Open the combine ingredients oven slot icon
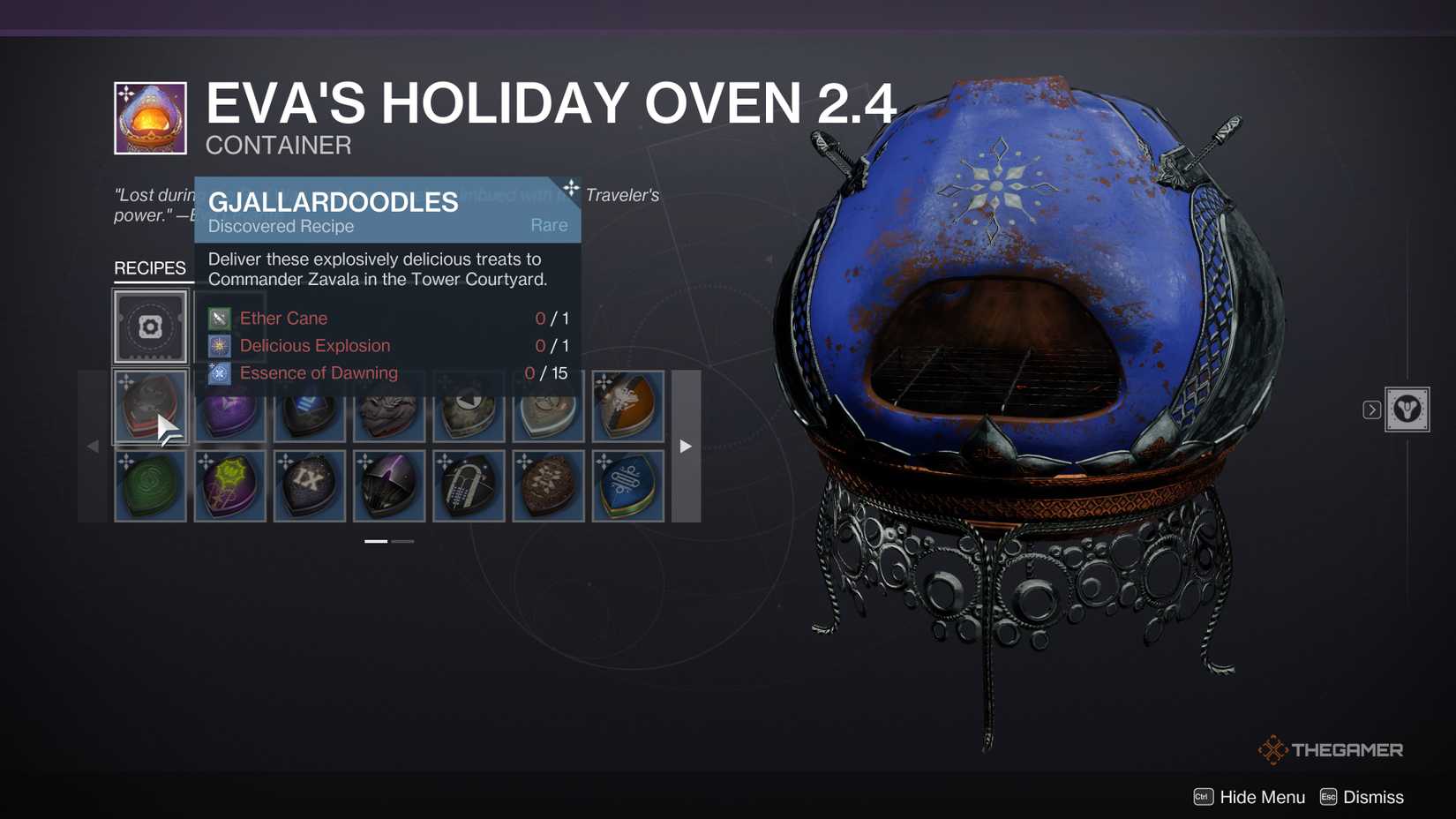This screenshot has width=1456, height=819. click(150, 327)
